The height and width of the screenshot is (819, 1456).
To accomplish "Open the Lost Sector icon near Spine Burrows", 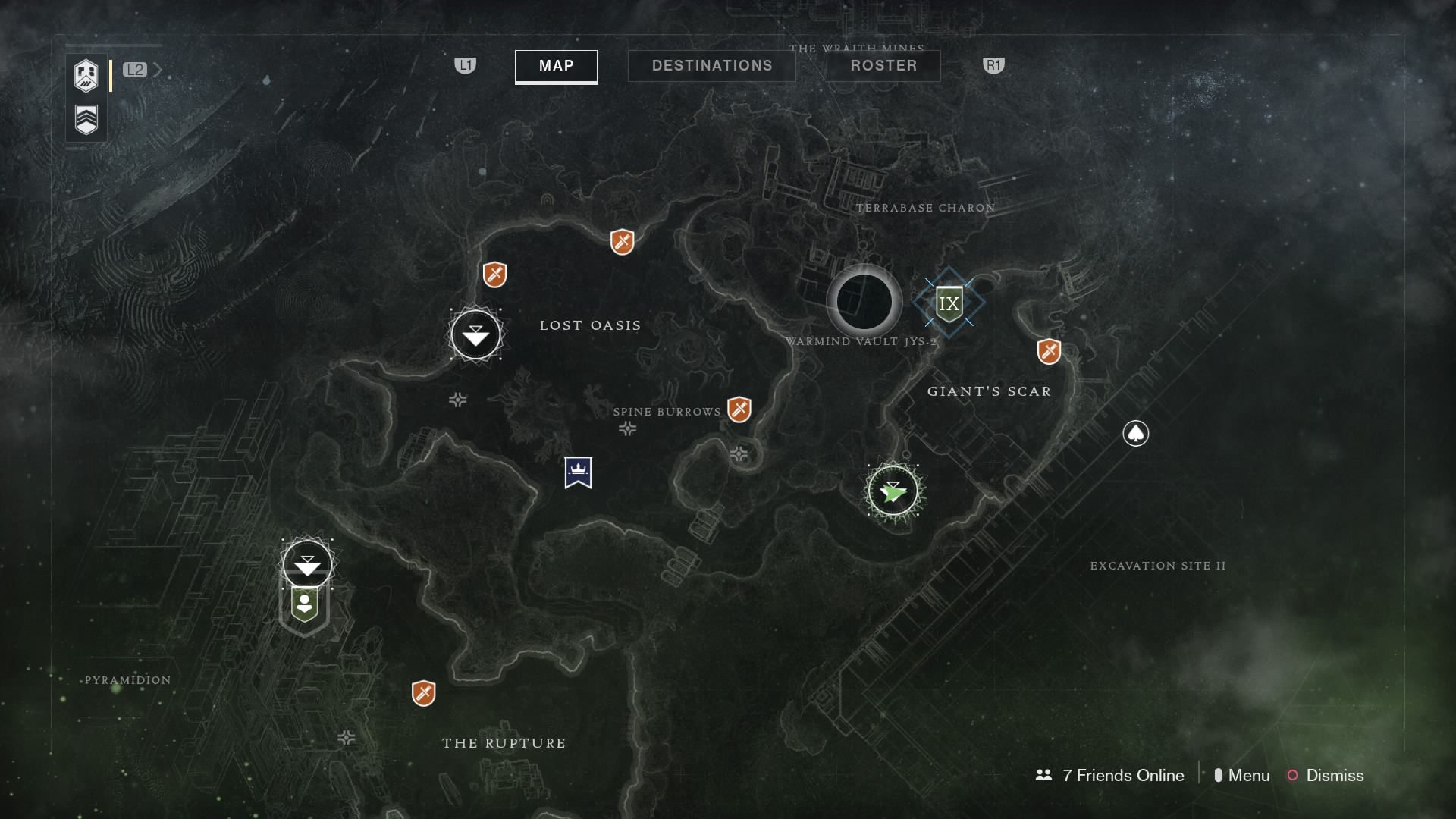I will point(739,409).
